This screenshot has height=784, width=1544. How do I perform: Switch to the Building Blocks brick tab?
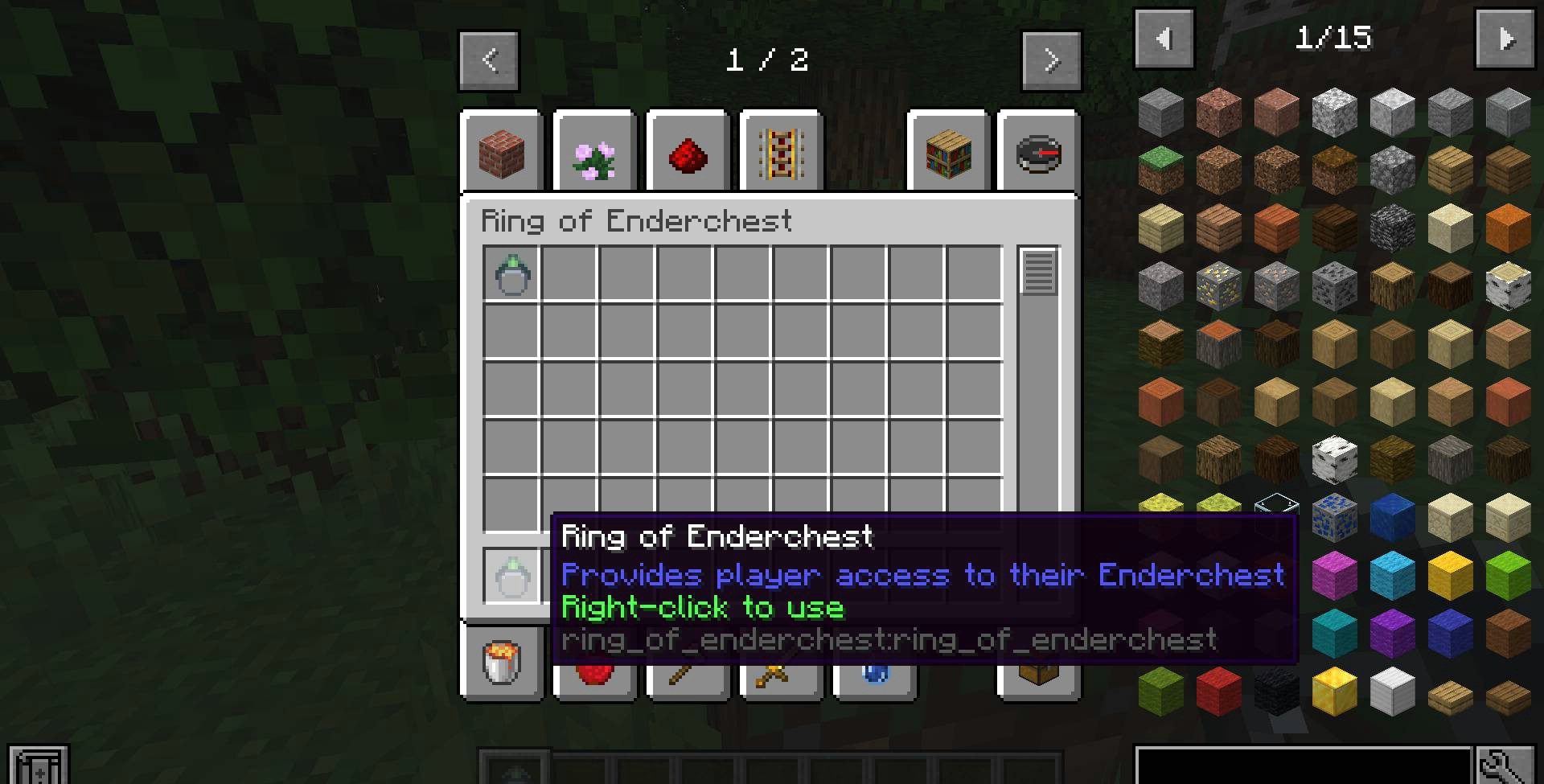502,153
